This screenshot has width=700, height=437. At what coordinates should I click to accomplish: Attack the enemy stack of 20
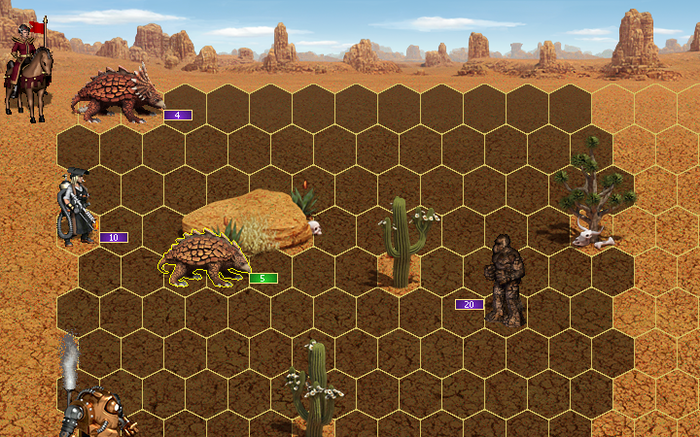click(506, 279)
